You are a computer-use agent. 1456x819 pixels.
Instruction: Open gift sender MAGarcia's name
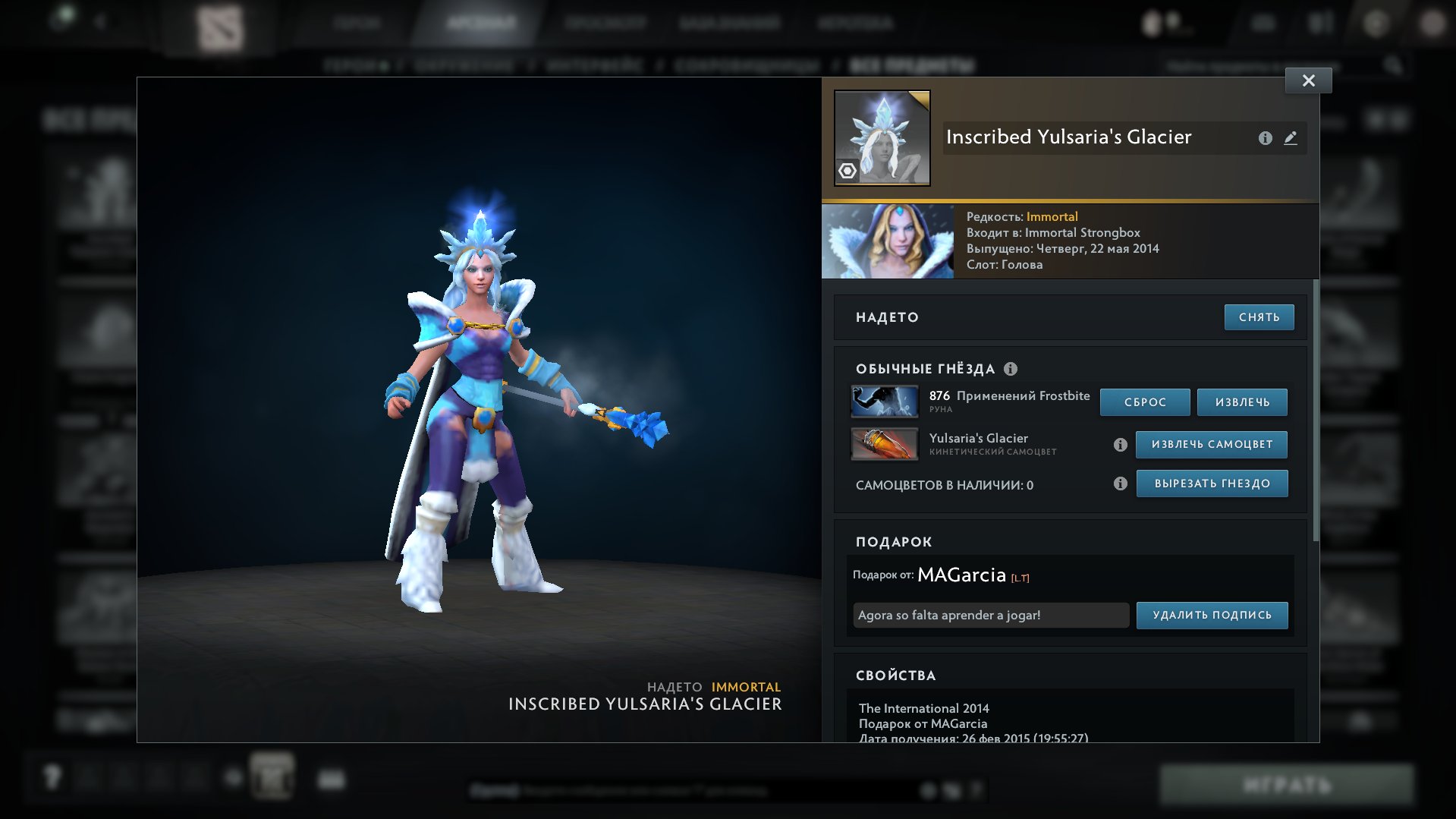(961, 575)
